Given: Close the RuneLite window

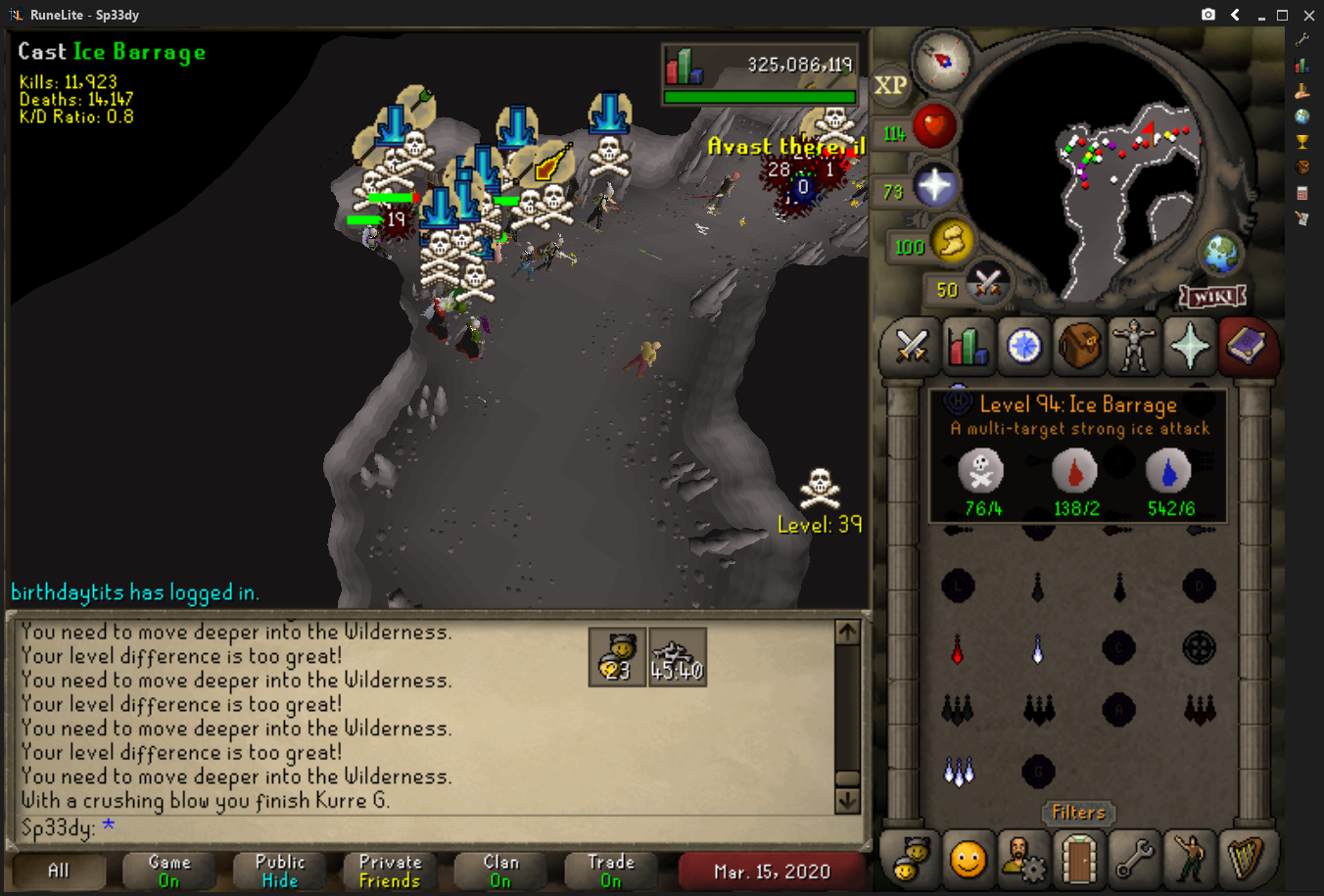Looking at the screenshot, I should click(1308, 15).
